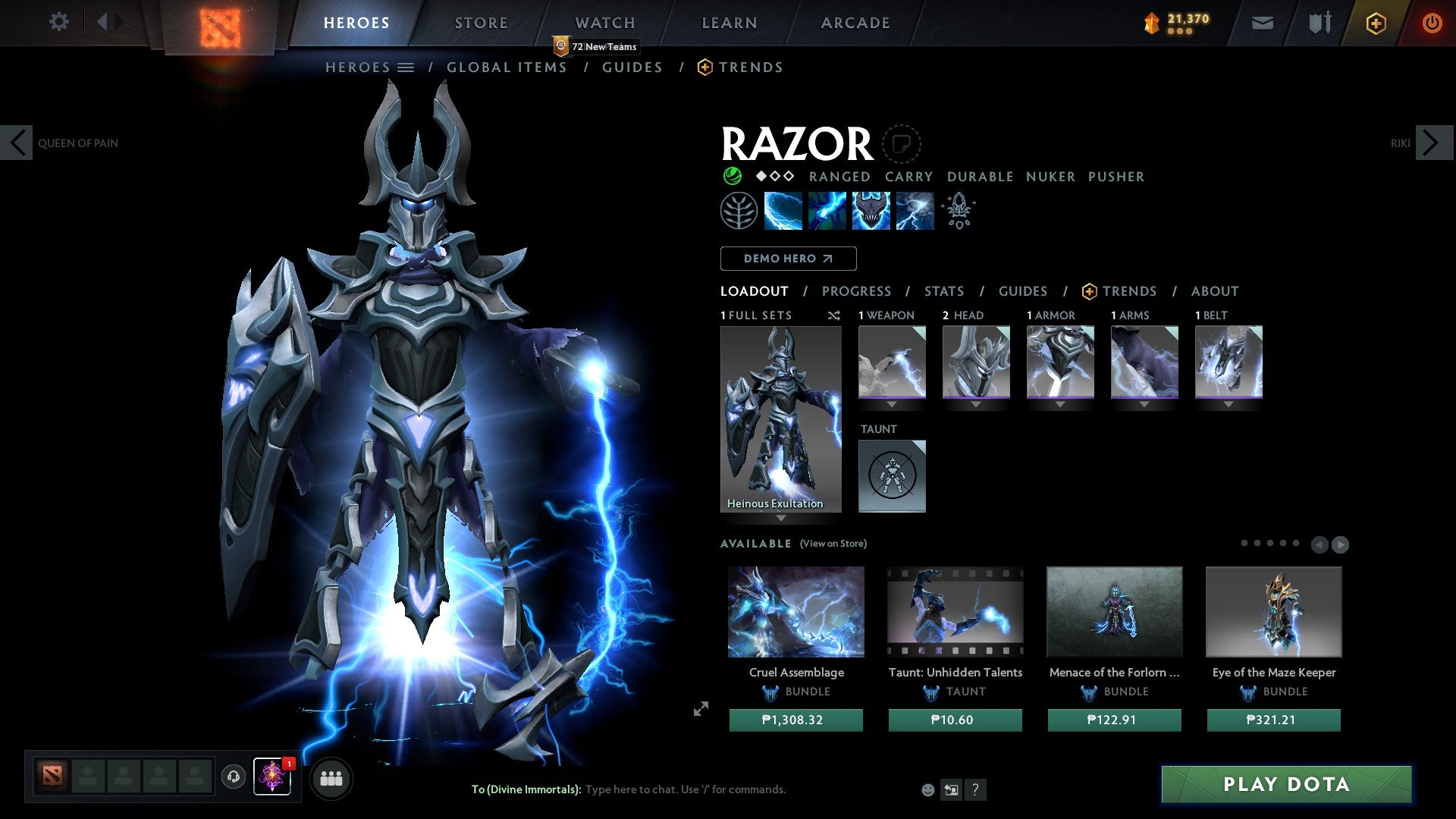Expand the chevron under the Weapon slot
Image resolution: width=1456 pixels, height=819 pixels.
pyautogui.click(x=892, y=404)
